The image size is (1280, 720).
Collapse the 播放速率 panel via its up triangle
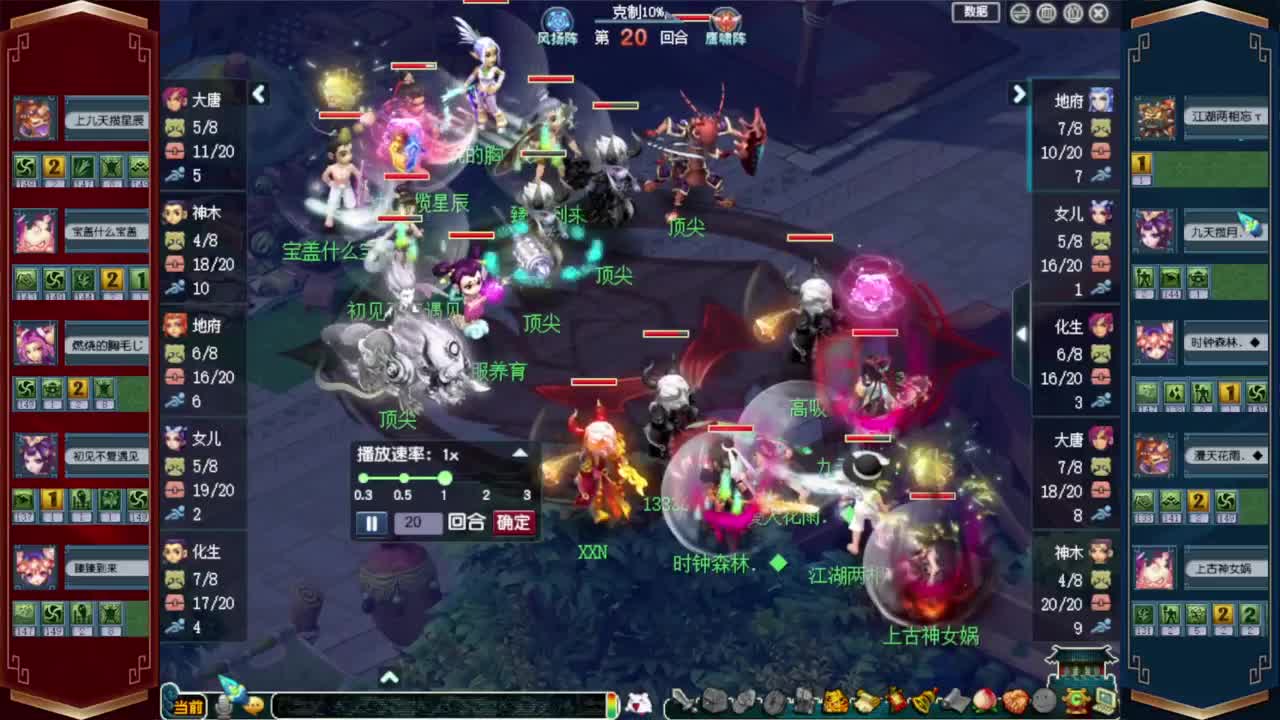(x=519, y=453)
